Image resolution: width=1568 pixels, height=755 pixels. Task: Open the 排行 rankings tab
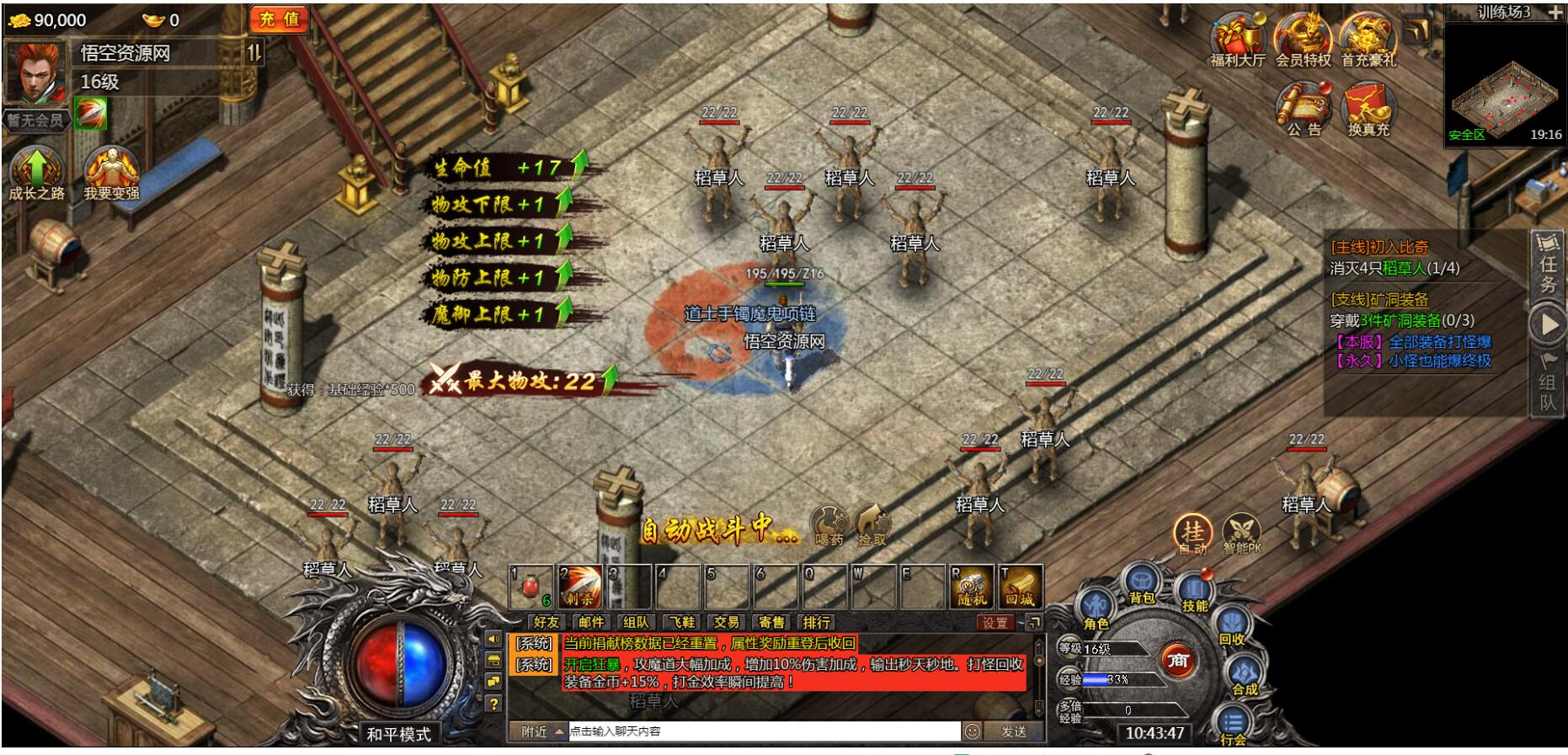tap(818, 624)
